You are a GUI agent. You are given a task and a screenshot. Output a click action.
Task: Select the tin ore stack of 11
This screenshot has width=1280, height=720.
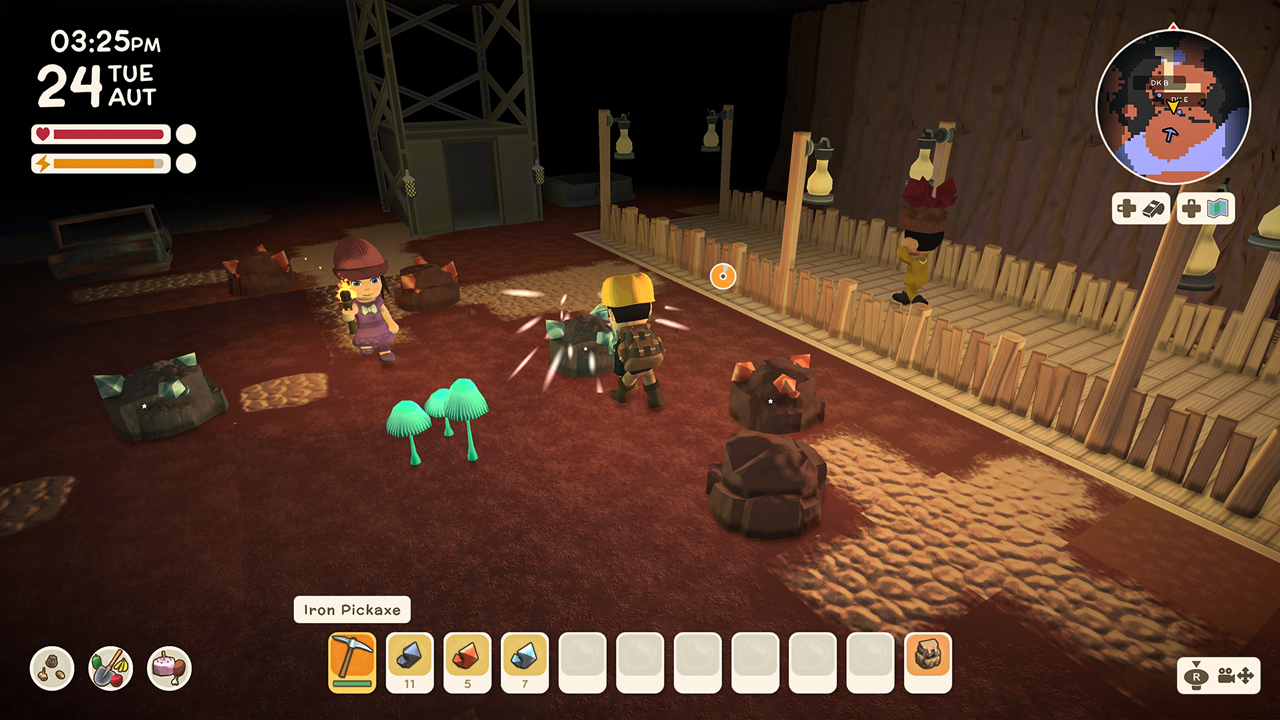click(409, 661)
